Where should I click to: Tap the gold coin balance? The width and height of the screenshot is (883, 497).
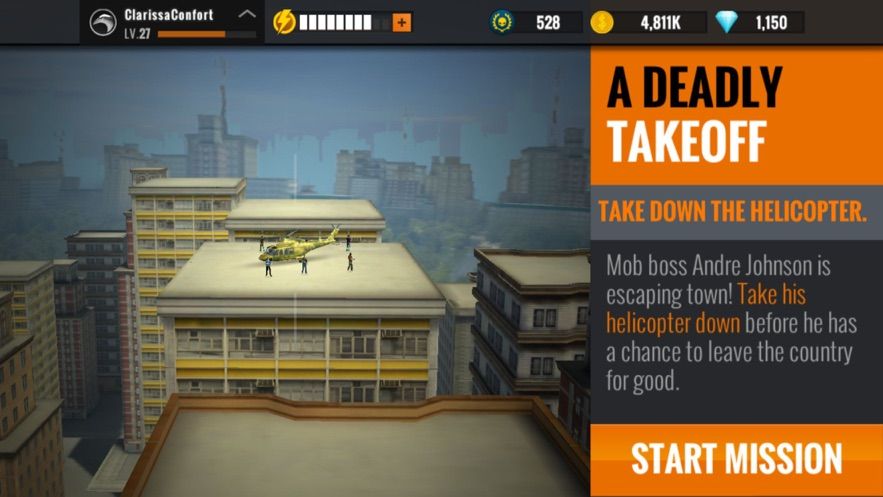click(648, 22)
